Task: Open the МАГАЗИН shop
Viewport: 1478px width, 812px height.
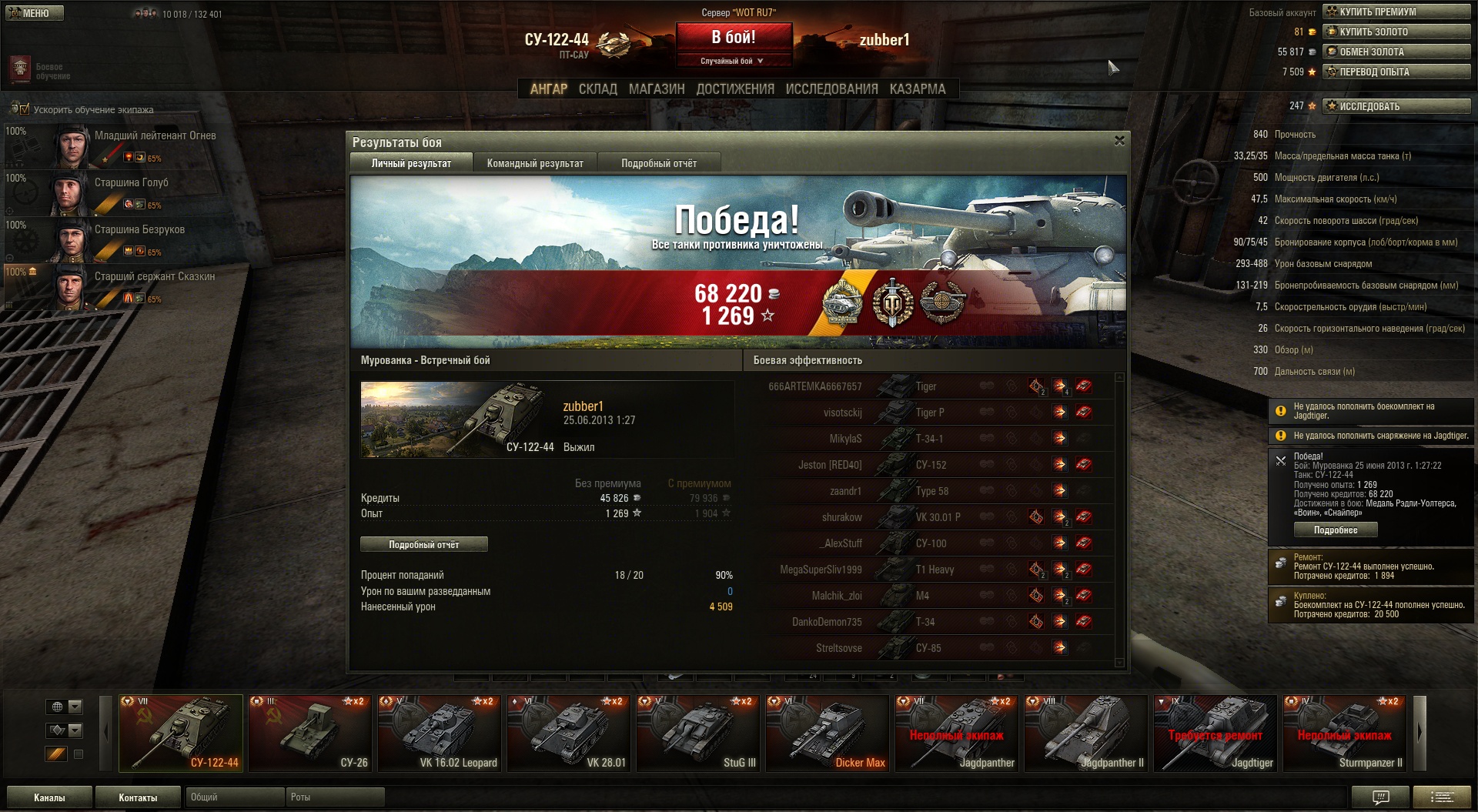Action: tap(656, 89)
